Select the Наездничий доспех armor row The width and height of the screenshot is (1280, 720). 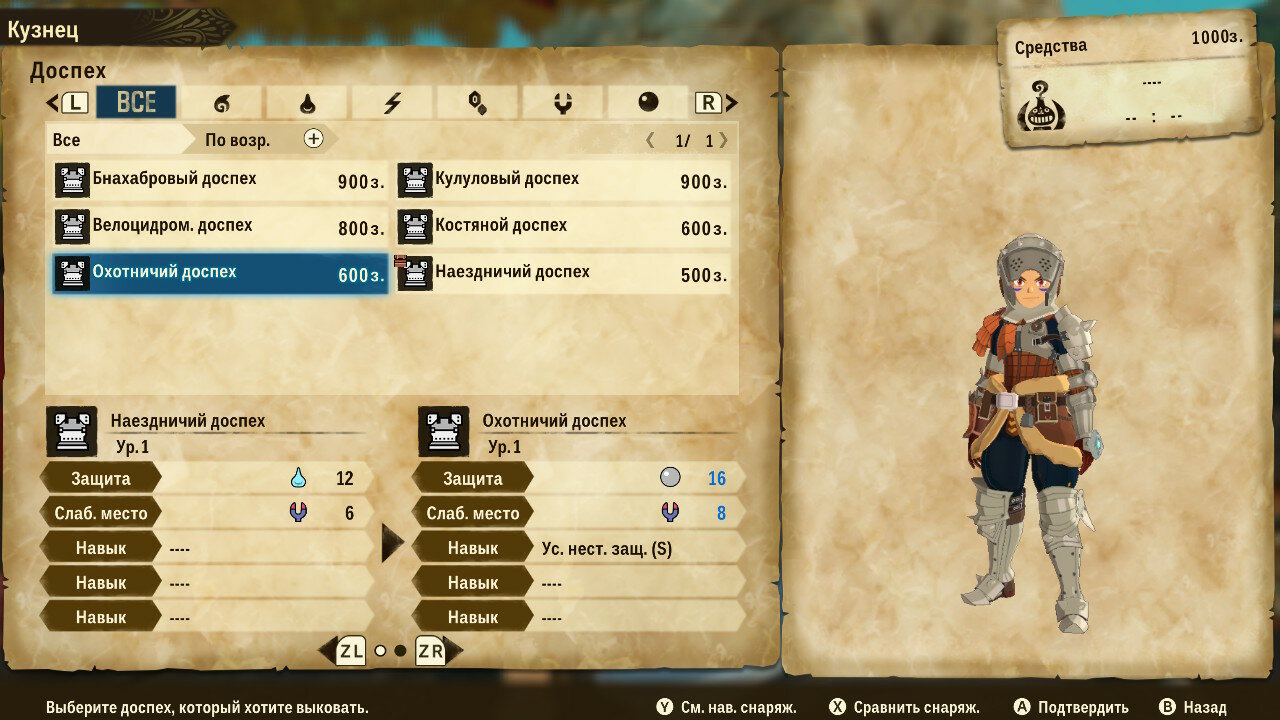(x=563, y=273)
